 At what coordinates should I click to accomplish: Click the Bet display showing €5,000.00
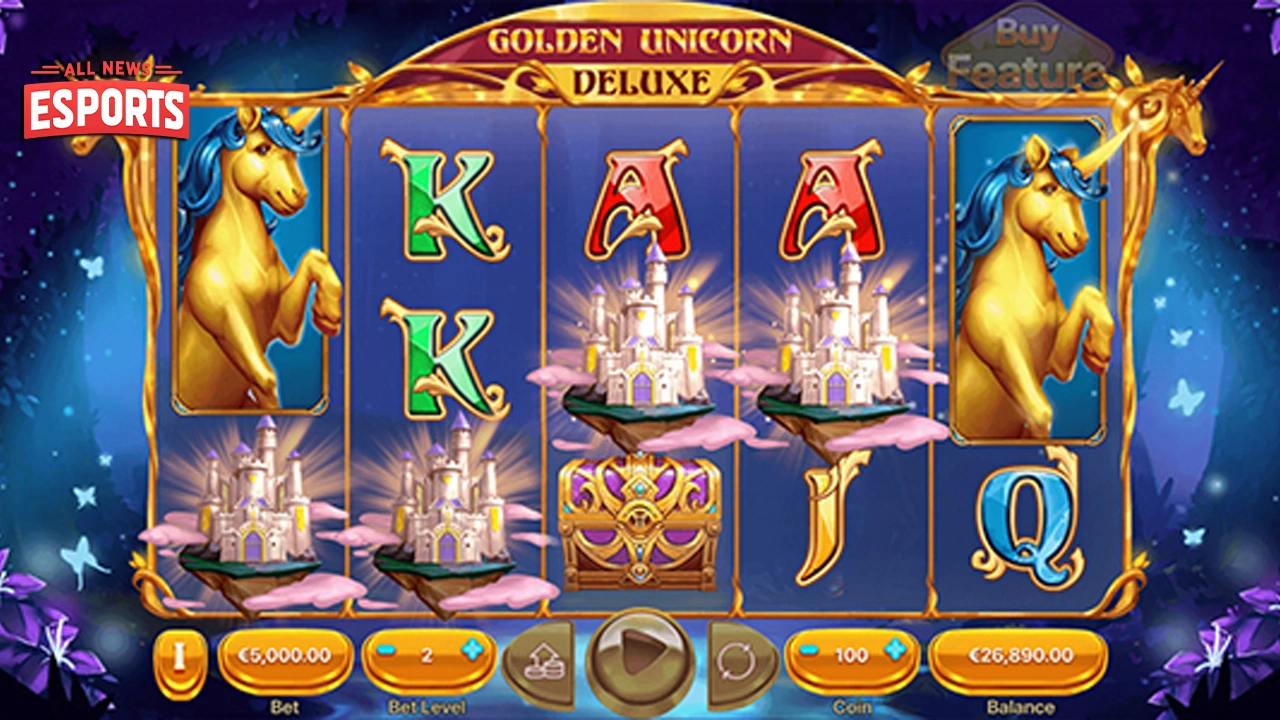pyautogui.click(x=287, y=655)
